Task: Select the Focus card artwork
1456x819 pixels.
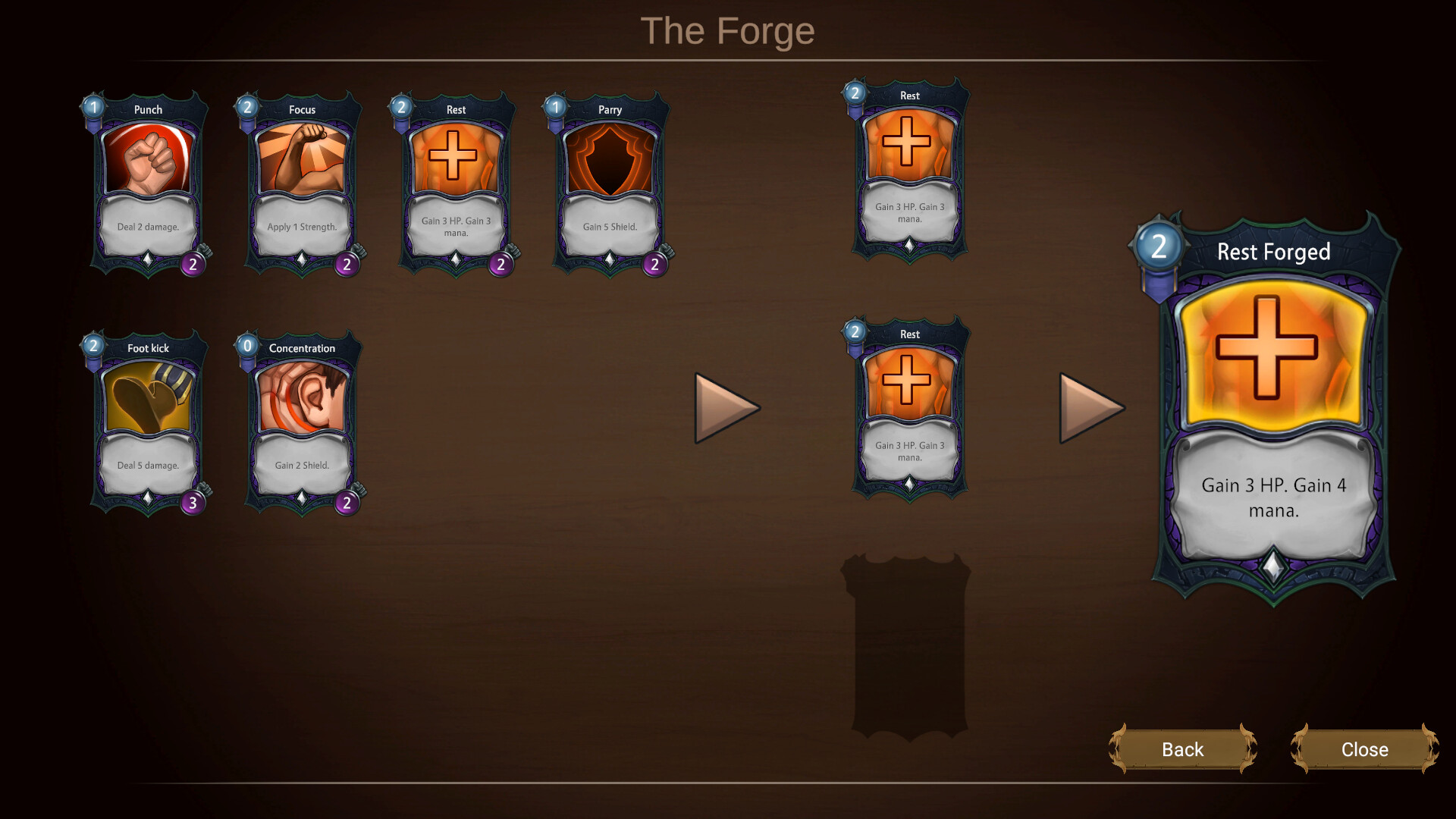Action: [x=302, y=159]
